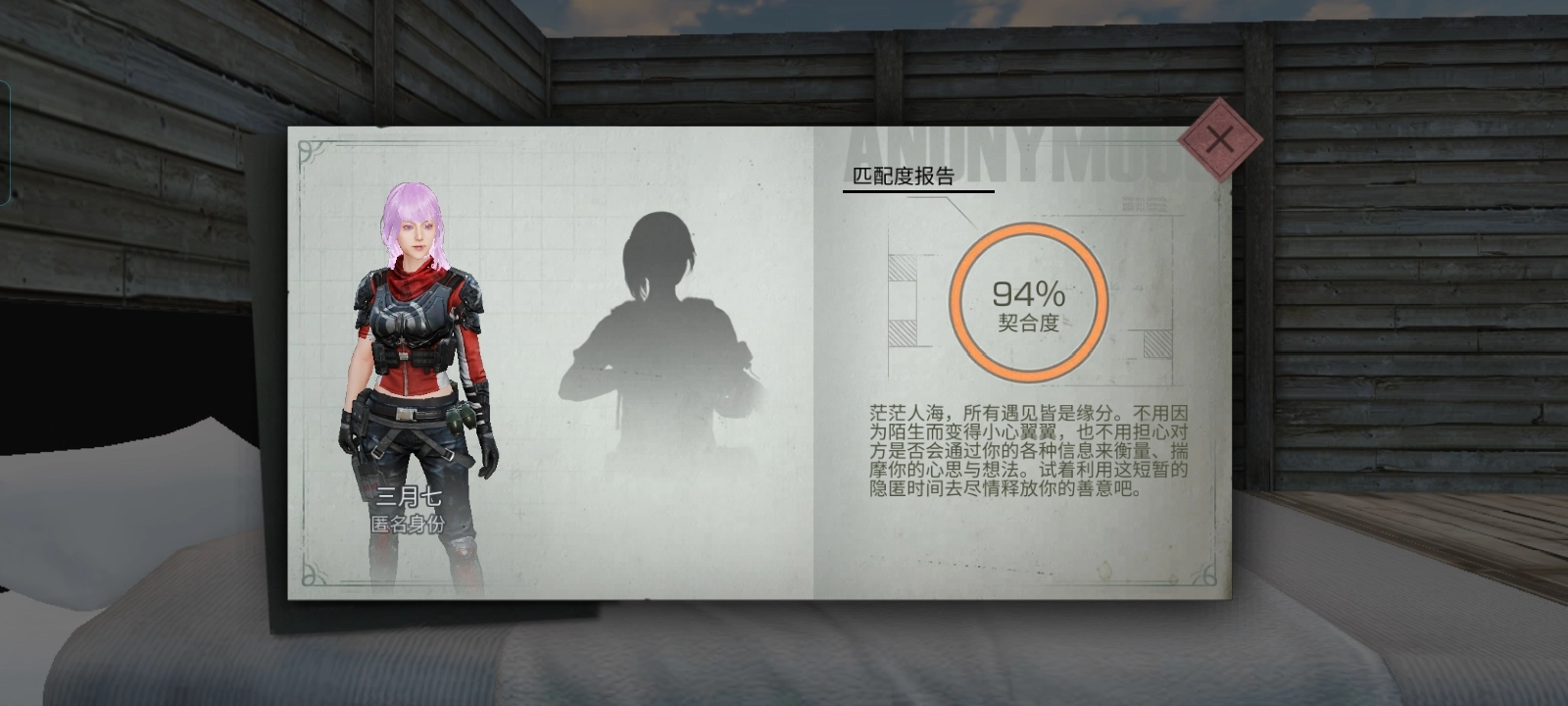
Task: Expand the compatibility description paragraph
Action: (1029, 451)
